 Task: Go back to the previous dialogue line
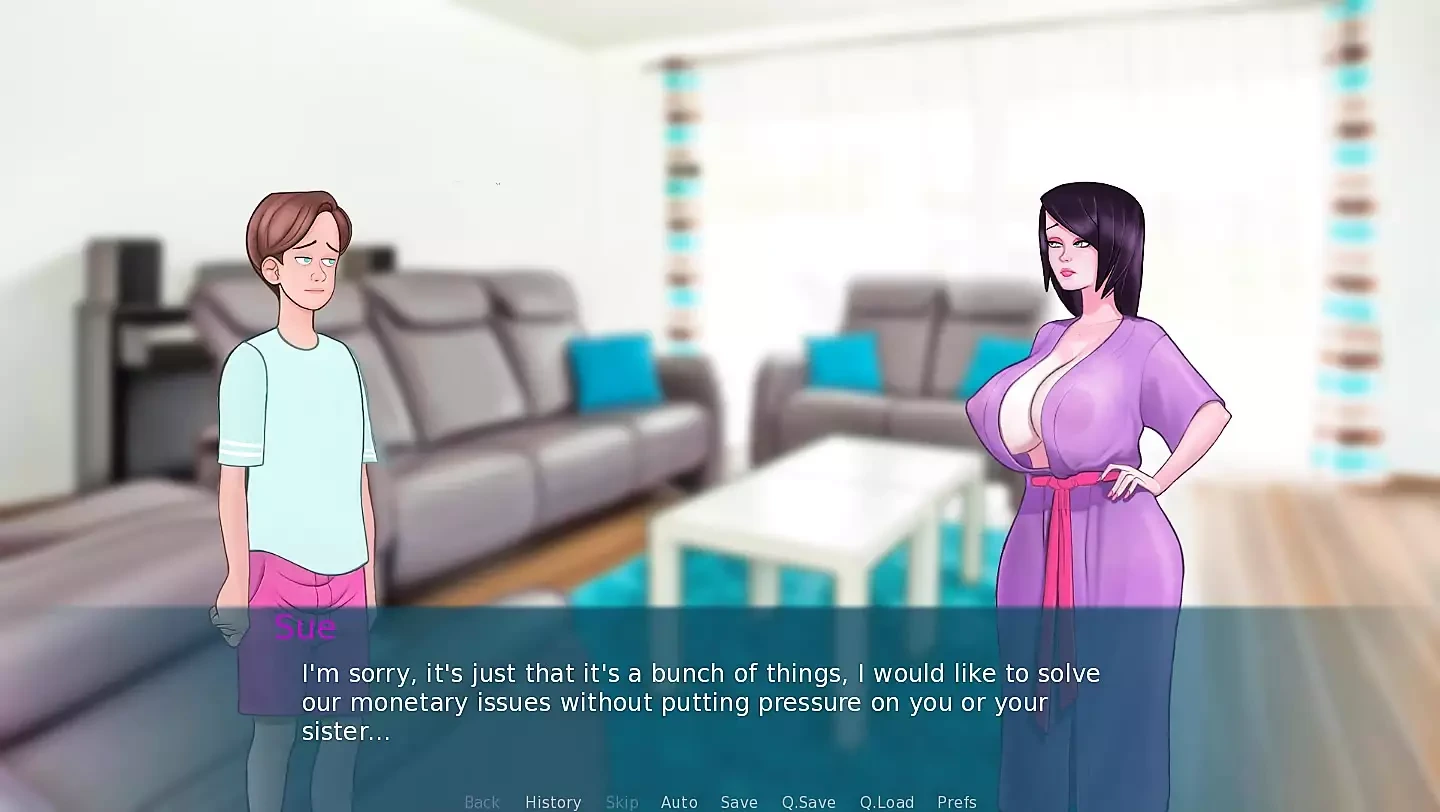[482, 802]
